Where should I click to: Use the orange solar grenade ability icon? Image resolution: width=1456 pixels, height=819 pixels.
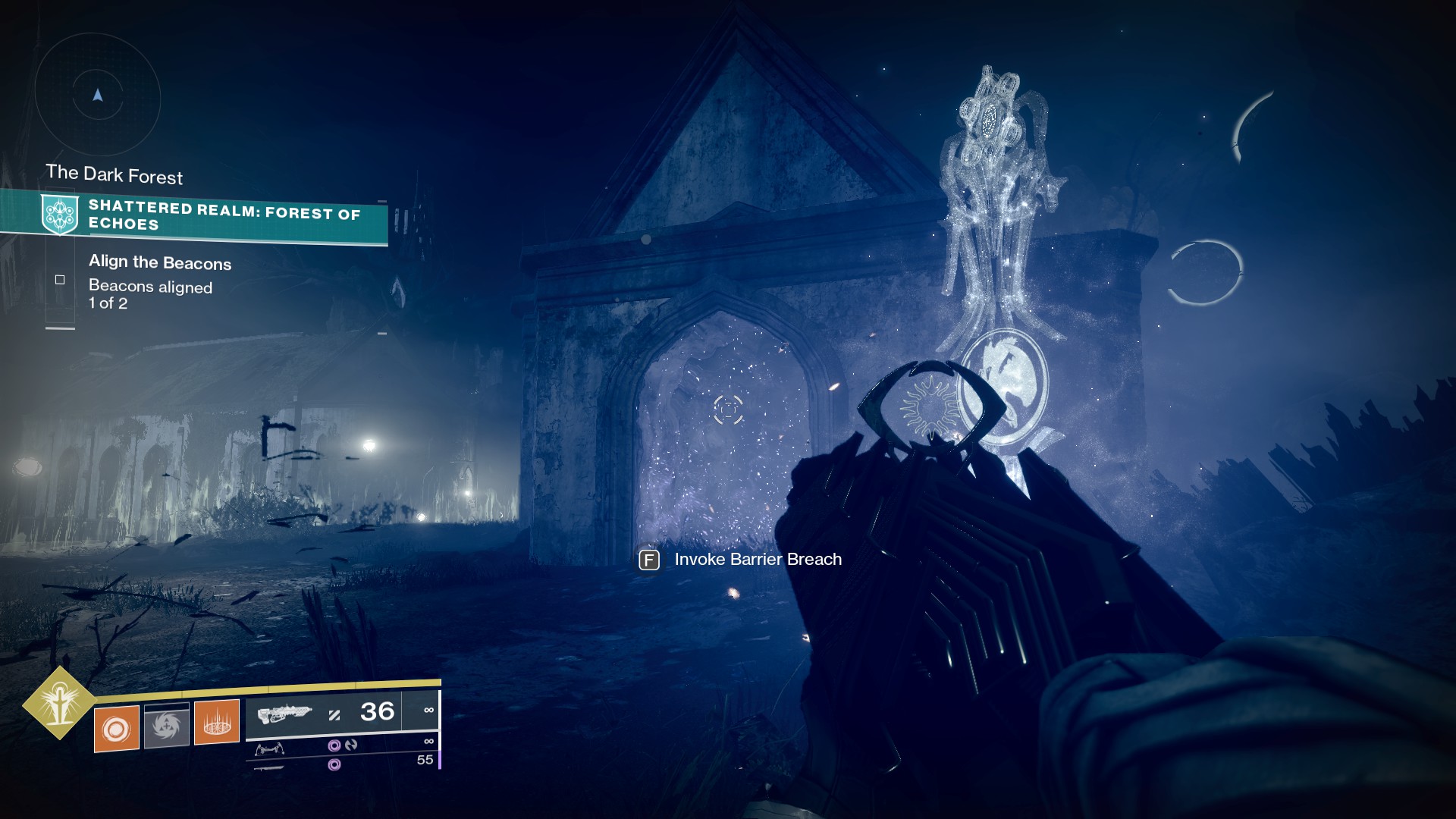click(x=116, y=728)
